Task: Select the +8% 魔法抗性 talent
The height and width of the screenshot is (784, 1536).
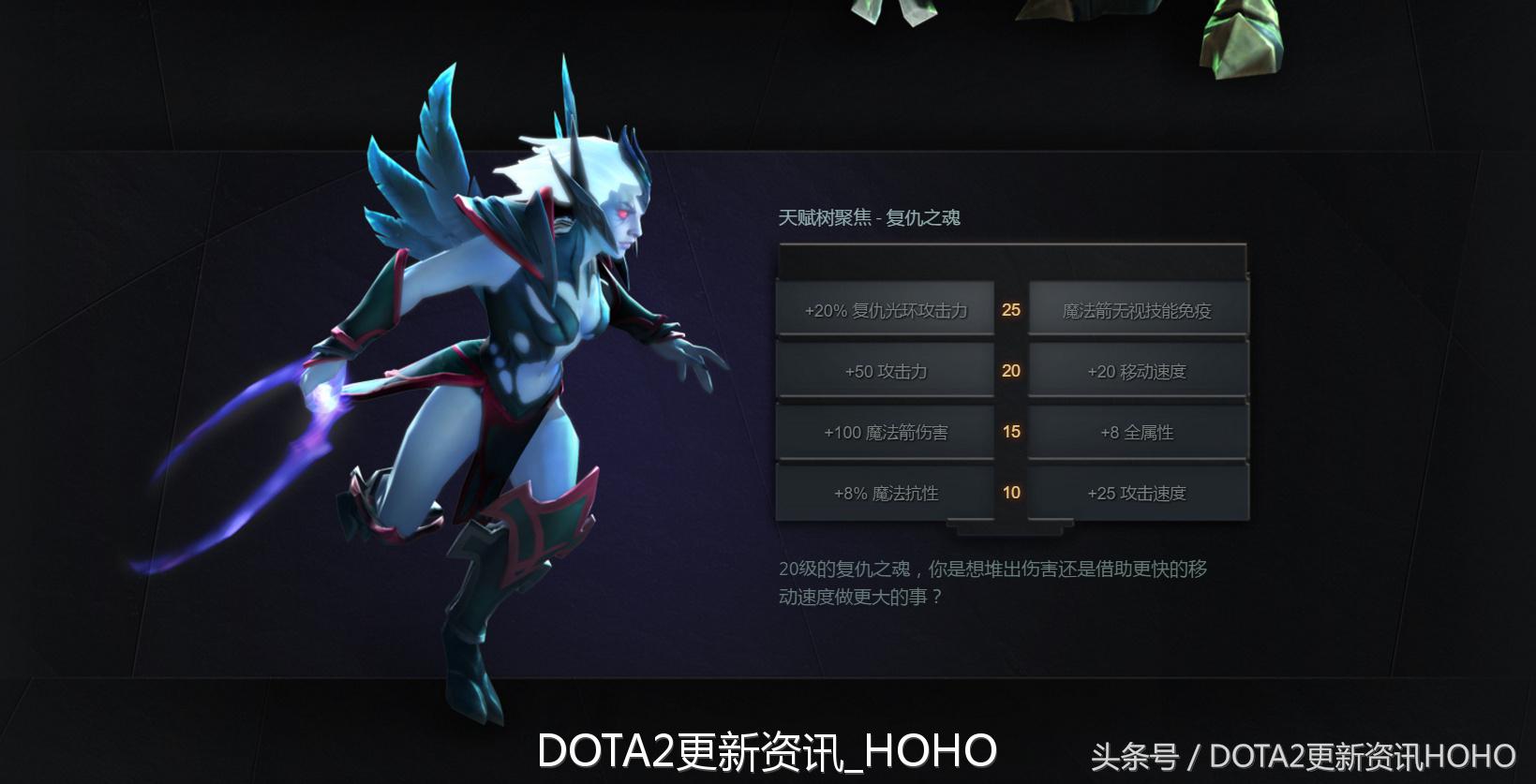Action: pos(885,492)
